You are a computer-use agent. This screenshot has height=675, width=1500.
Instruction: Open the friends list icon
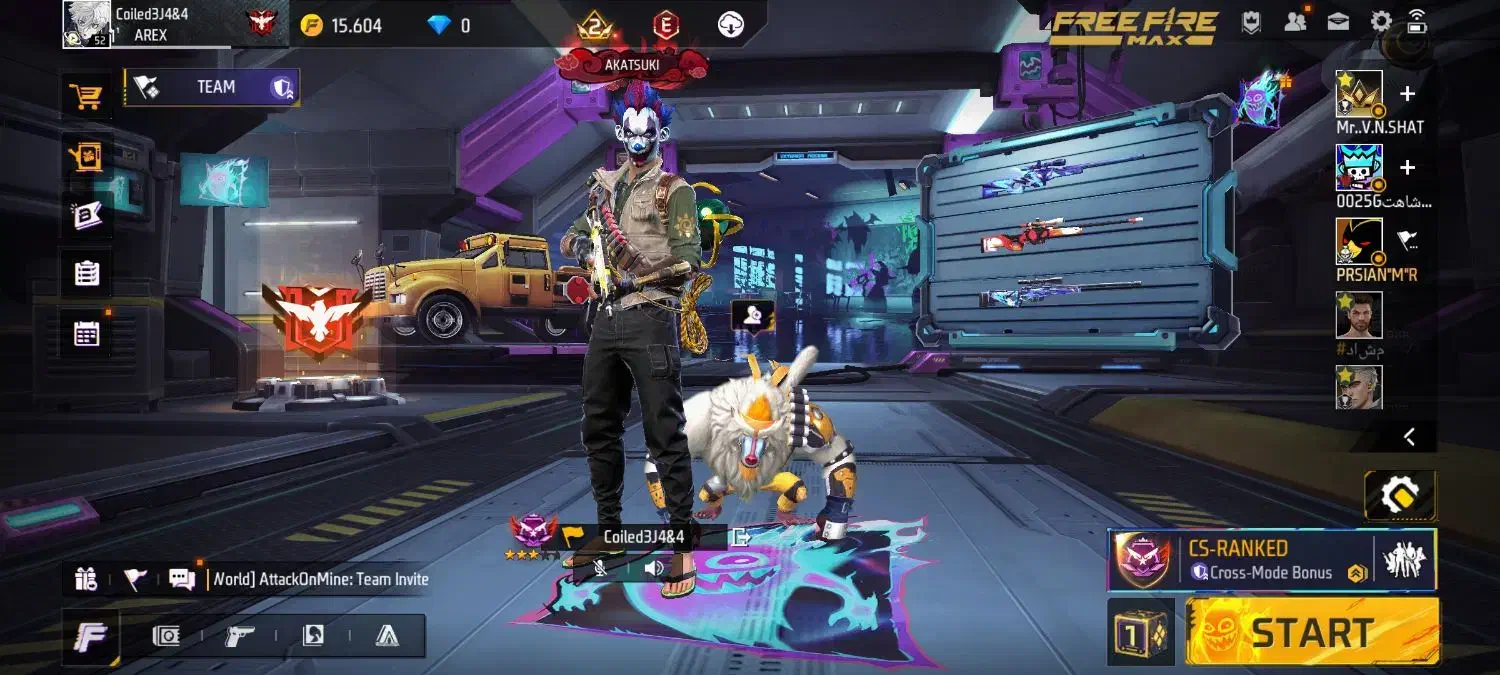coord(1295,22)
